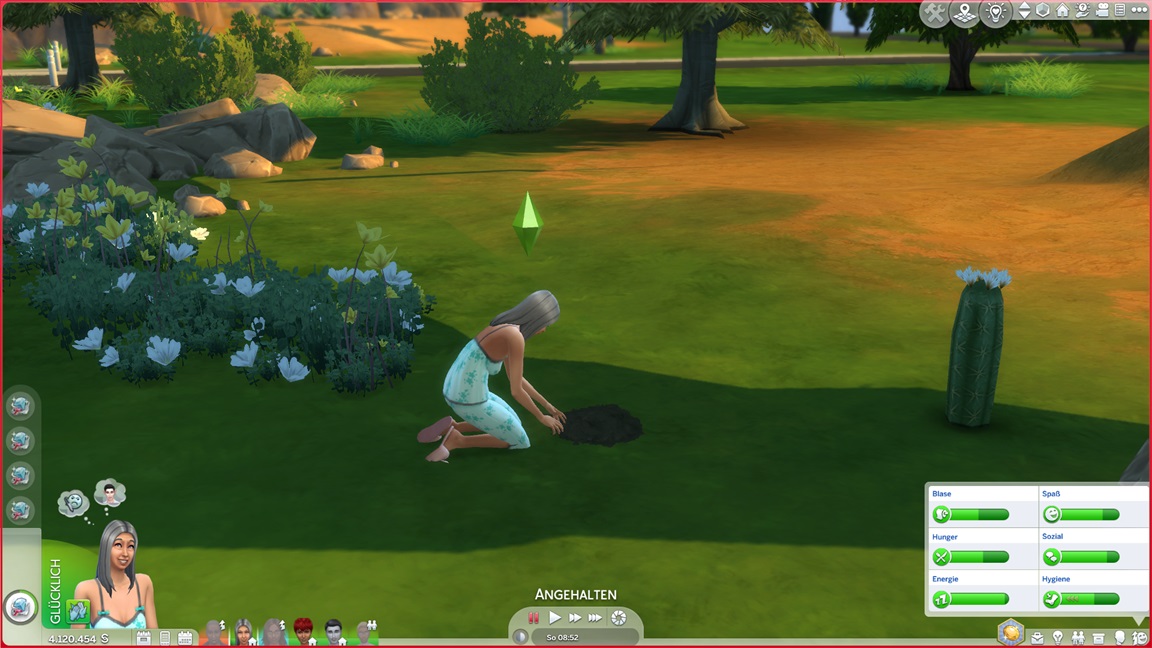Toggle the wall view cube icon
1152x648 pixels.
pos(1043,11)
